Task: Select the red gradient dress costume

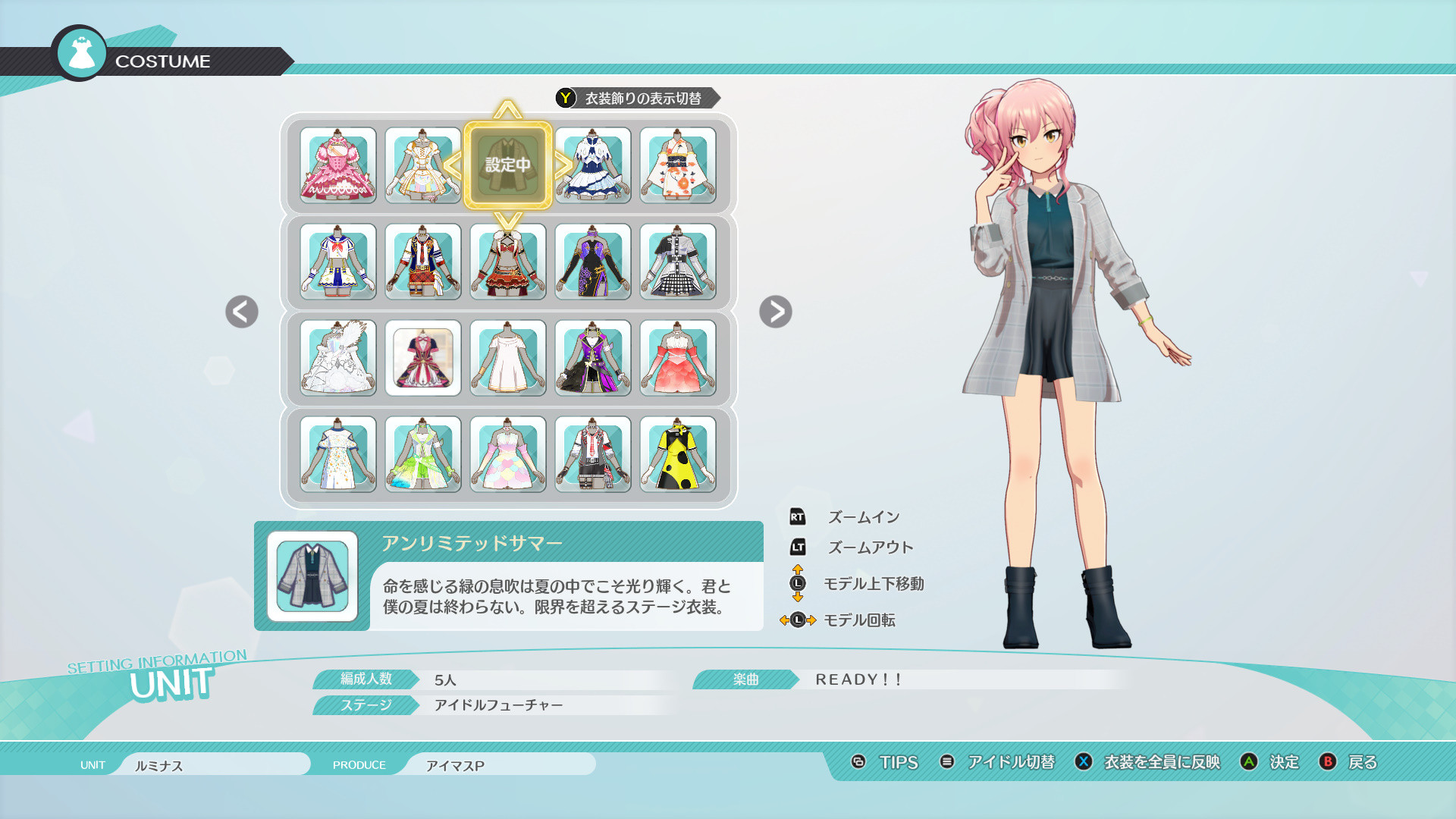Action: (678, 358)
